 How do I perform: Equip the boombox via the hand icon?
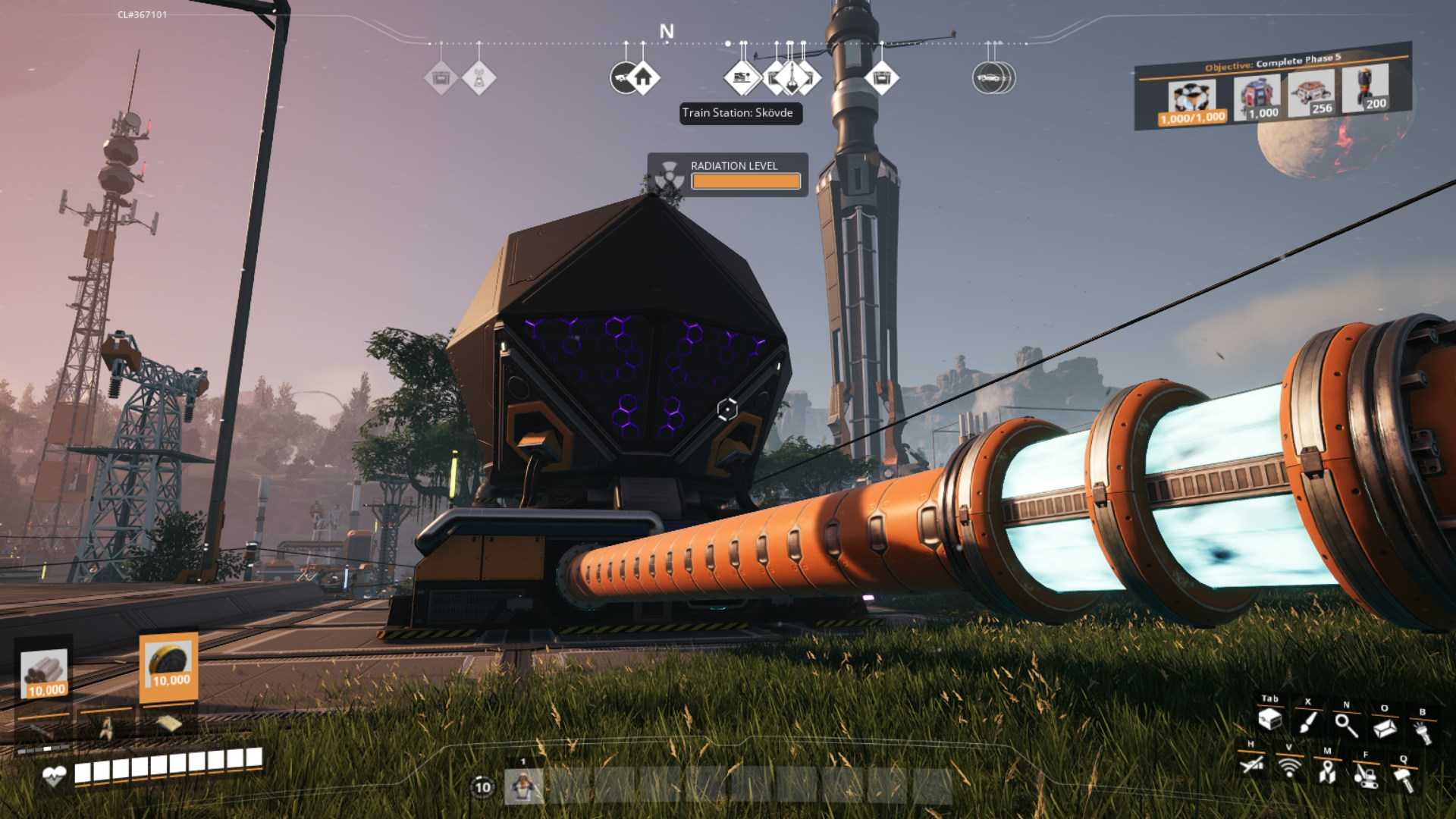[1422, 730]
